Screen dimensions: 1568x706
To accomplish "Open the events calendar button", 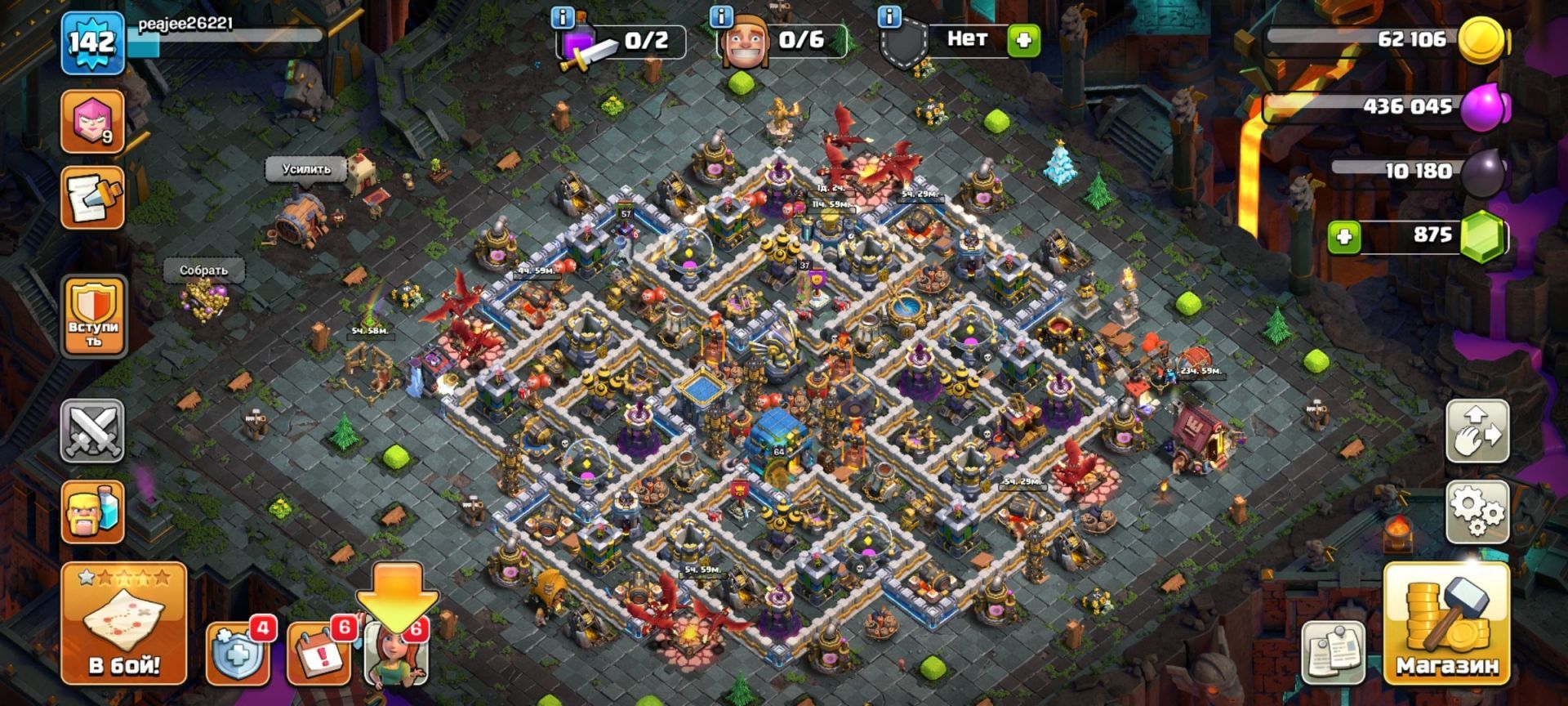I will coord(319,654).
